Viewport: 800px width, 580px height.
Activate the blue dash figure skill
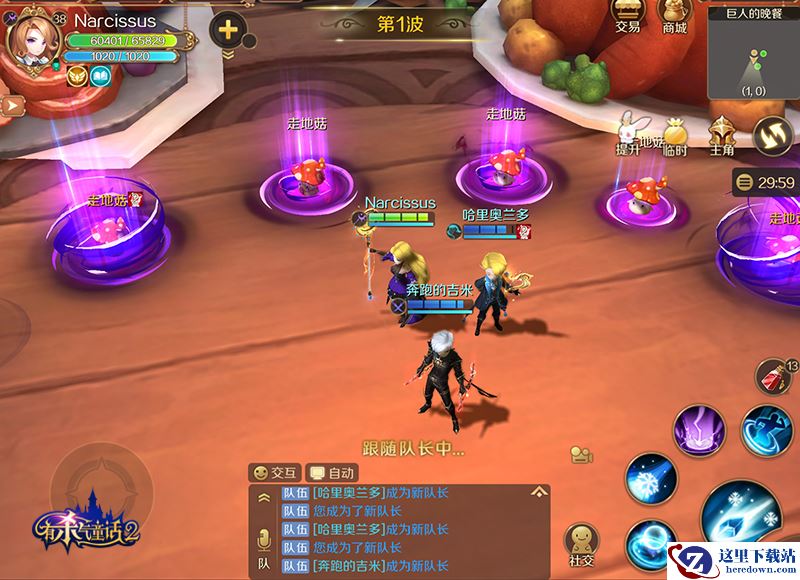[767, 429]
